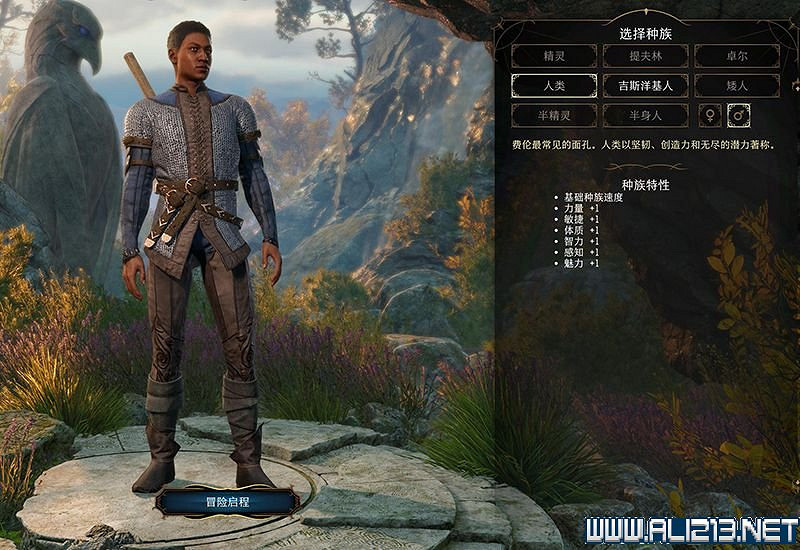Viewport: 800px width, 550px height.
Task: Select the 矮人 (Dwarf) race
Action: [x=736, y=85]
